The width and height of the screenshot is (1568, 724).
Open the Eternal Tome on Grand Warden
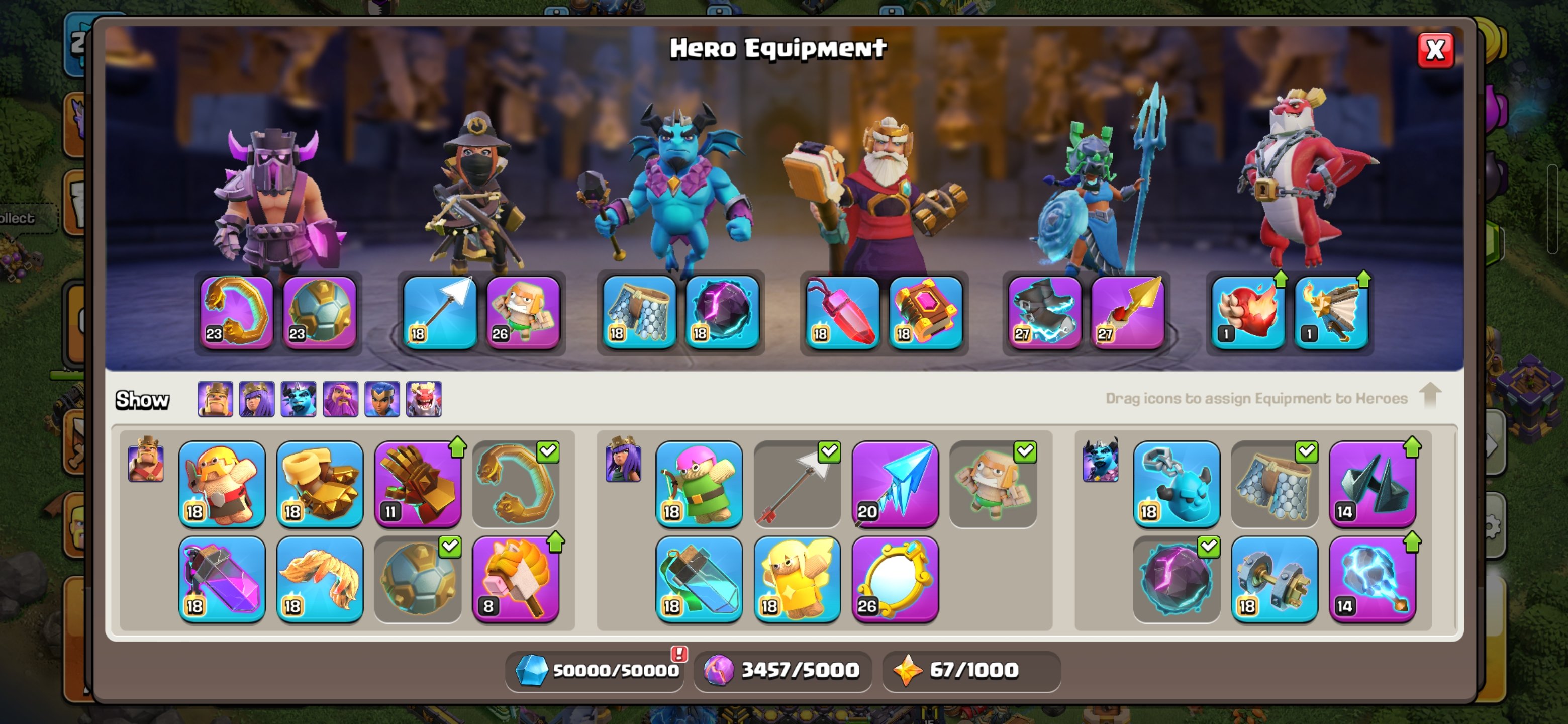[x=925, y=312]
